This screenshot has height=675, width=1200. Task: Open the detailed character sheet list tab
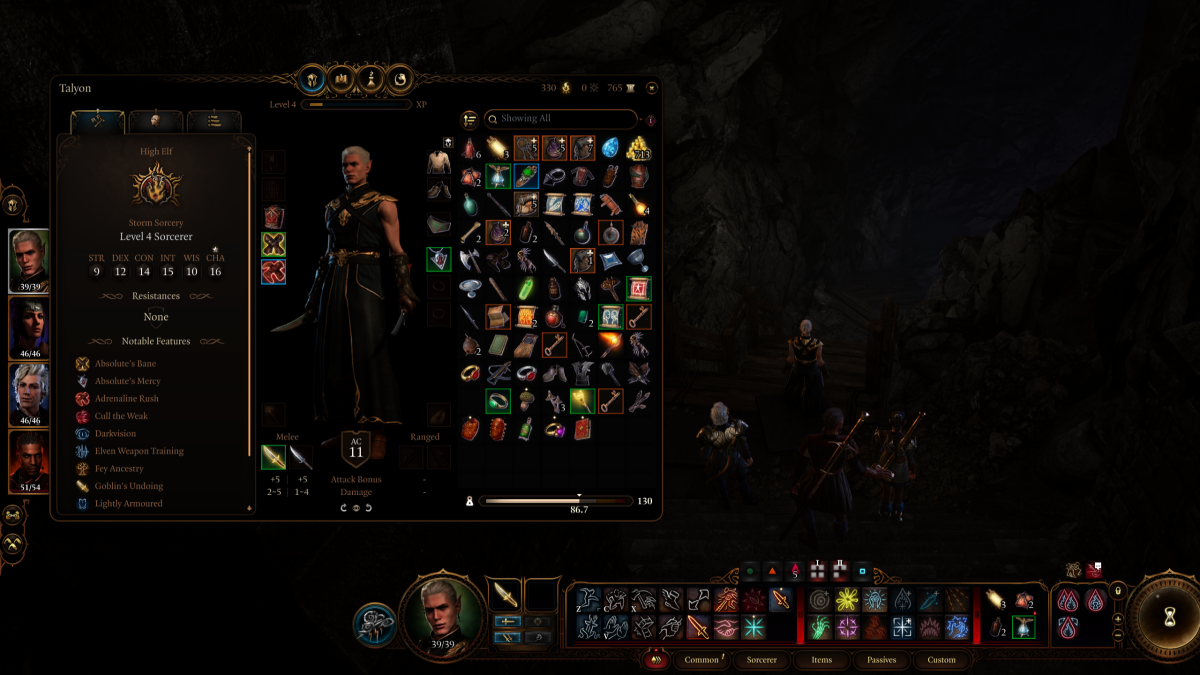point(214,121)
